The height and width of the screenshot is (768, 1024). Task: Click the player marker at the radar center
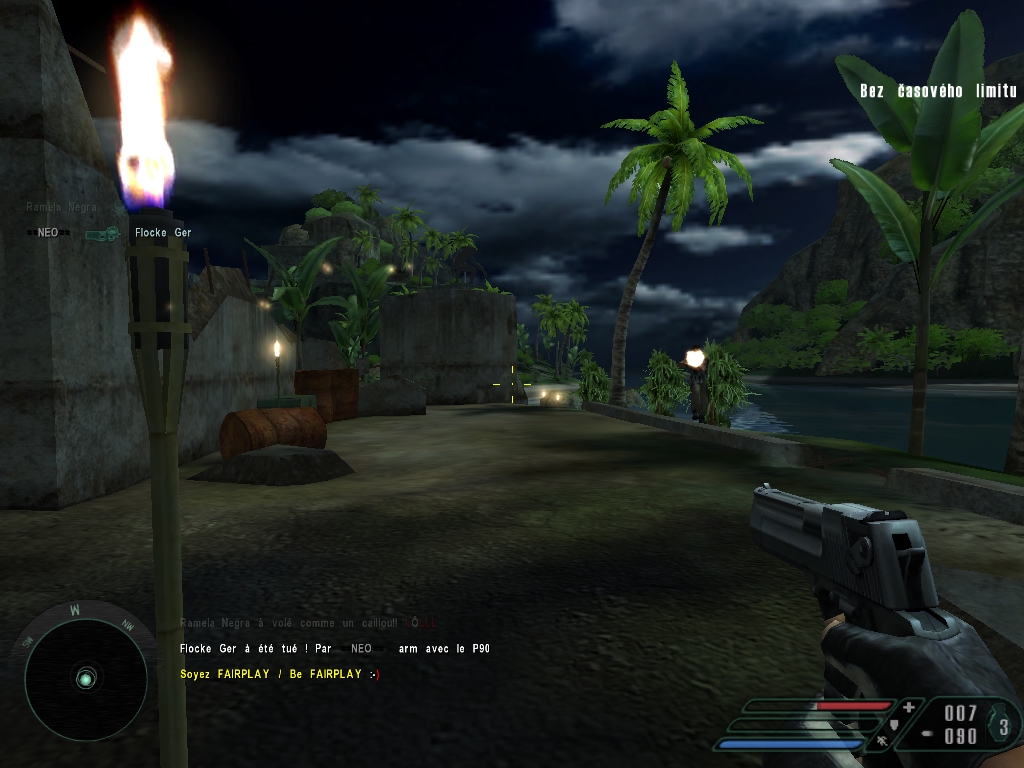tap(86, 680)
